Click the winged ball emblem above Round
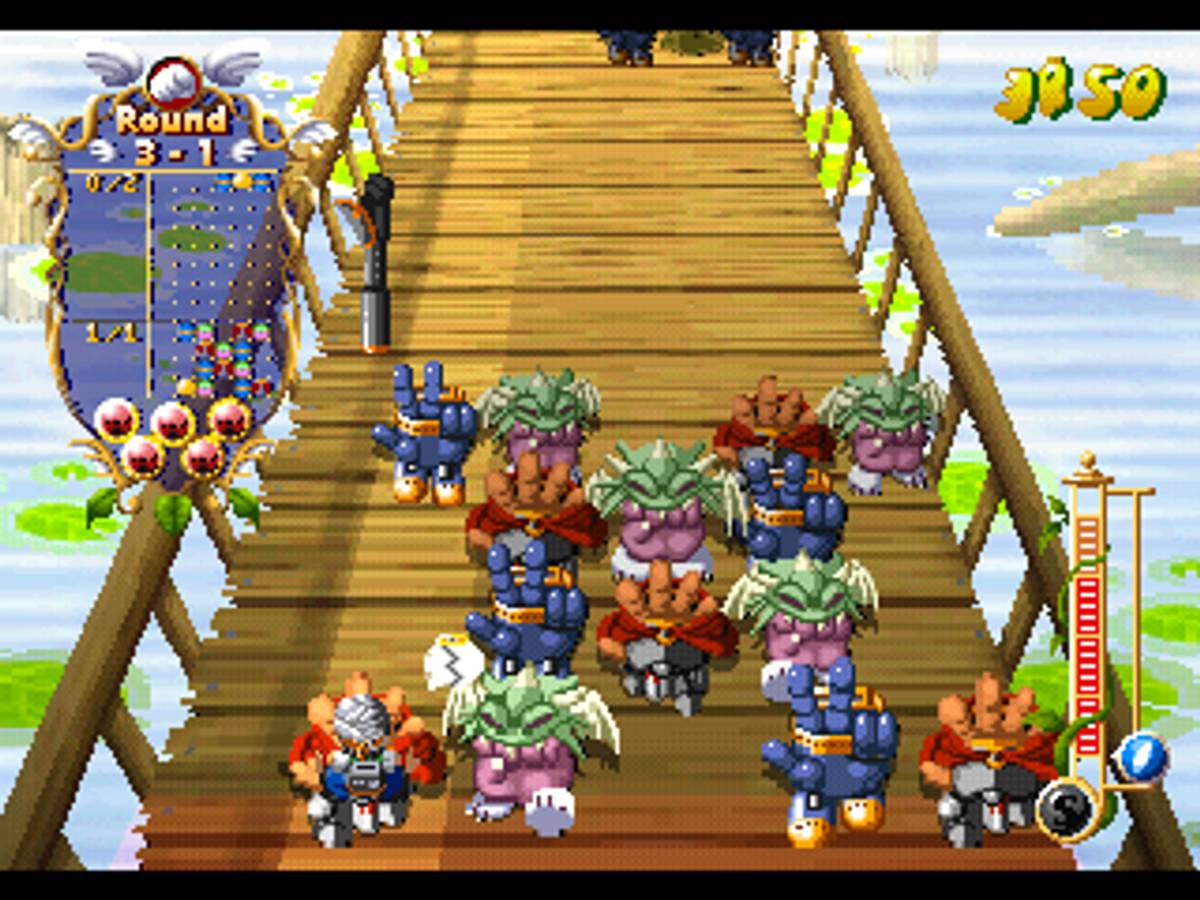 coord(173,81)
